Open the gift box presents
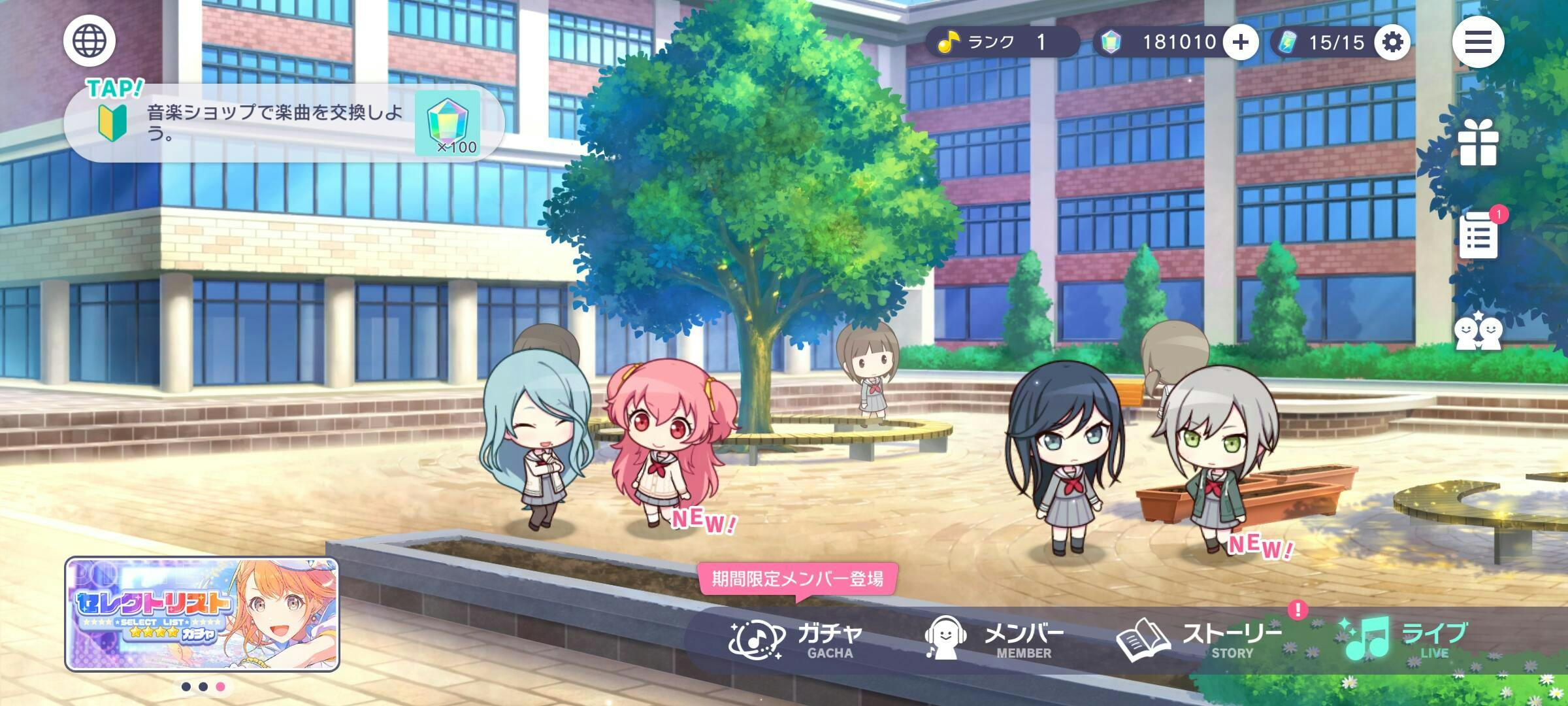 coord(1478,143)
